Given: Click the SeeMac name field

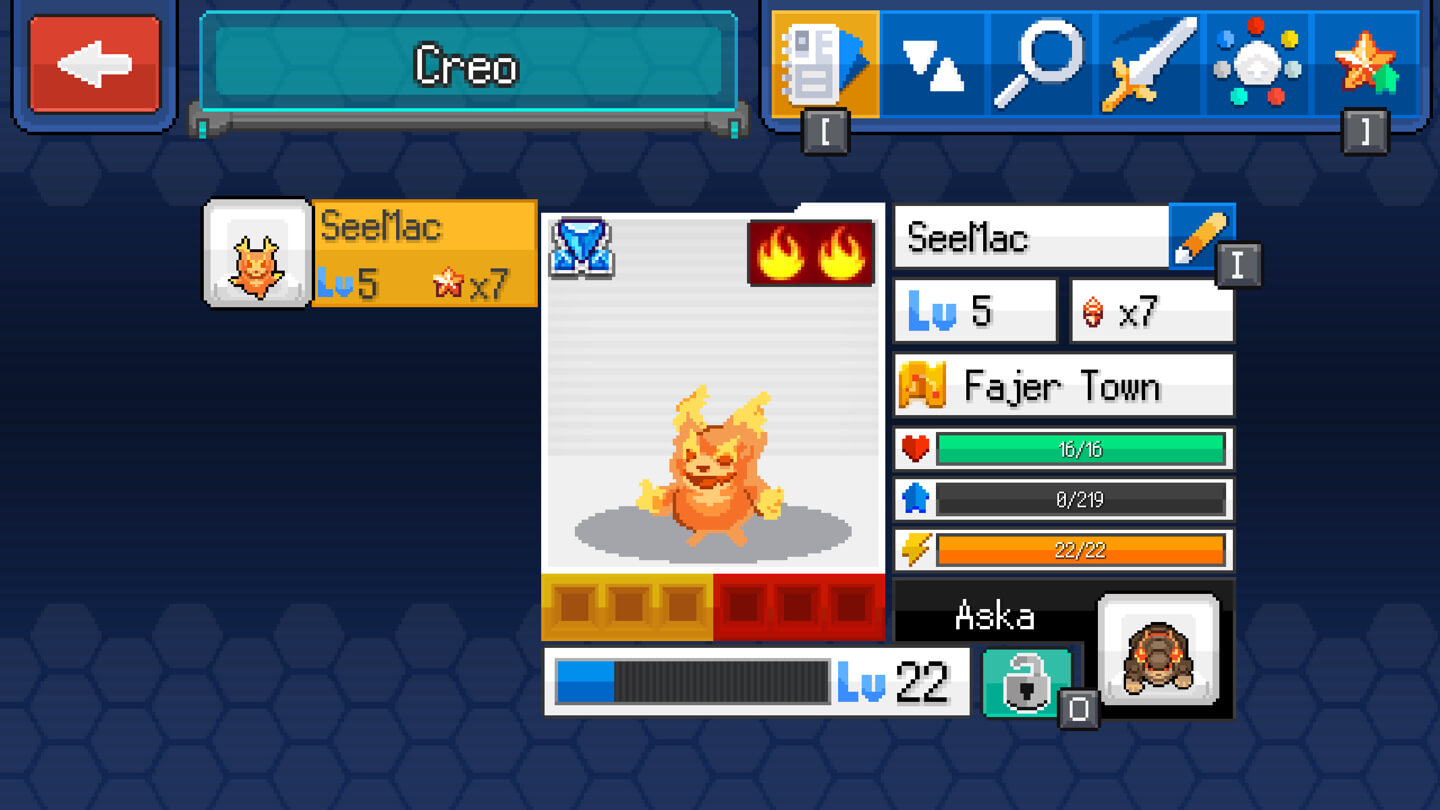Looking at the screenshot, I should click(1031, 238).
